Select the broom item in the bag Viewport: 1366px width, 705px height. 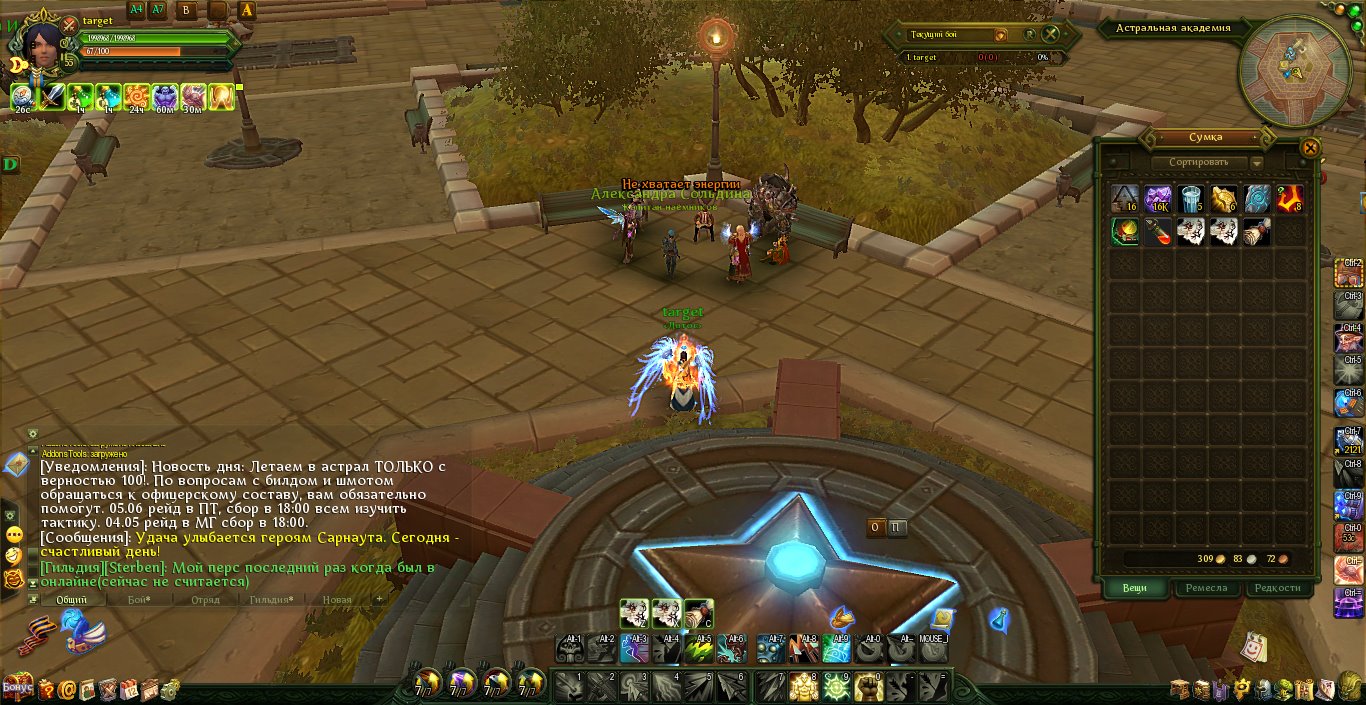tap(1256, 232)
